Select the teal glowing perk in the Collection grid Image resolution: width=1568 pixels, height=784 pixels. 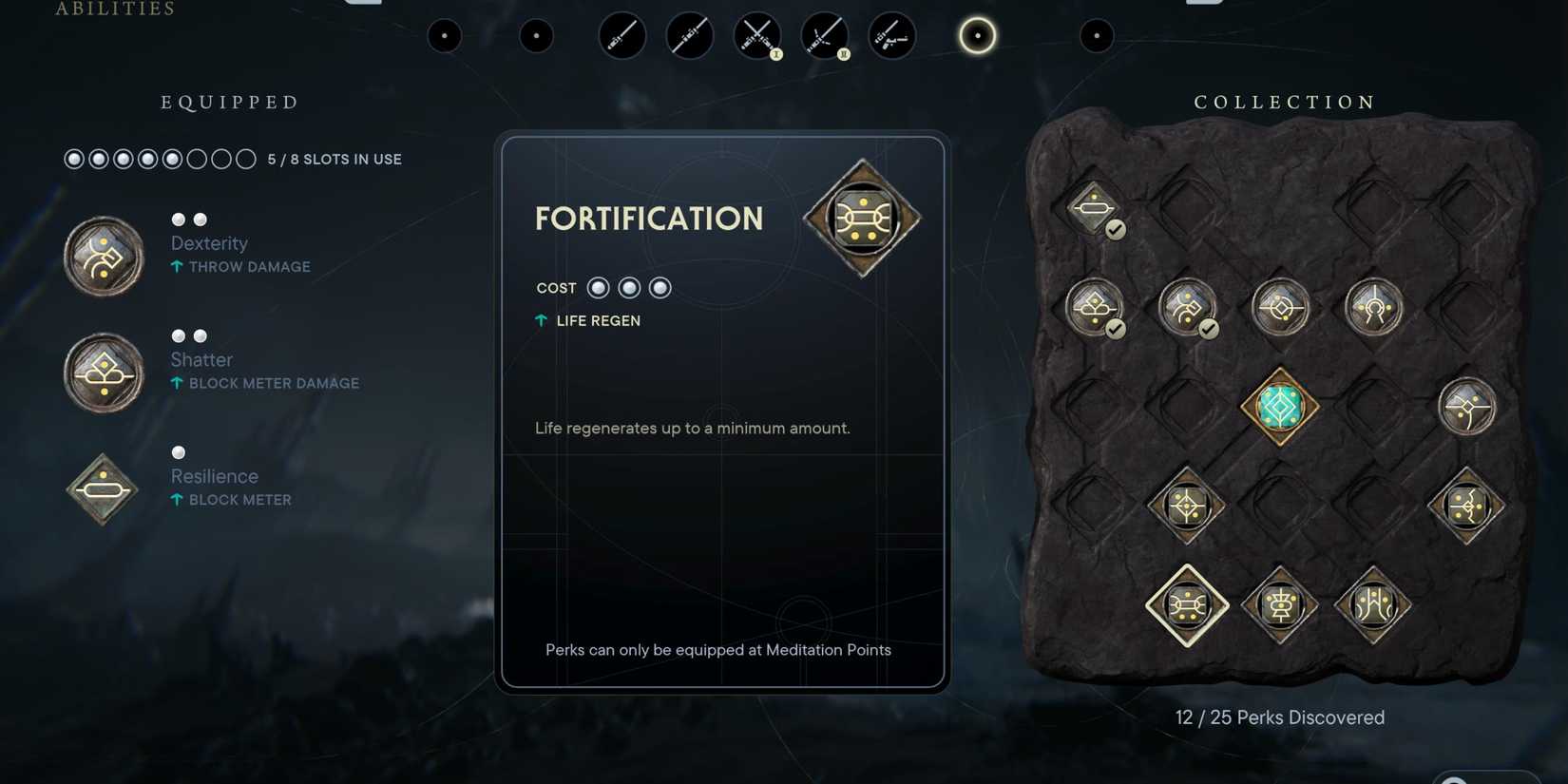click(x=1277, y=406)
